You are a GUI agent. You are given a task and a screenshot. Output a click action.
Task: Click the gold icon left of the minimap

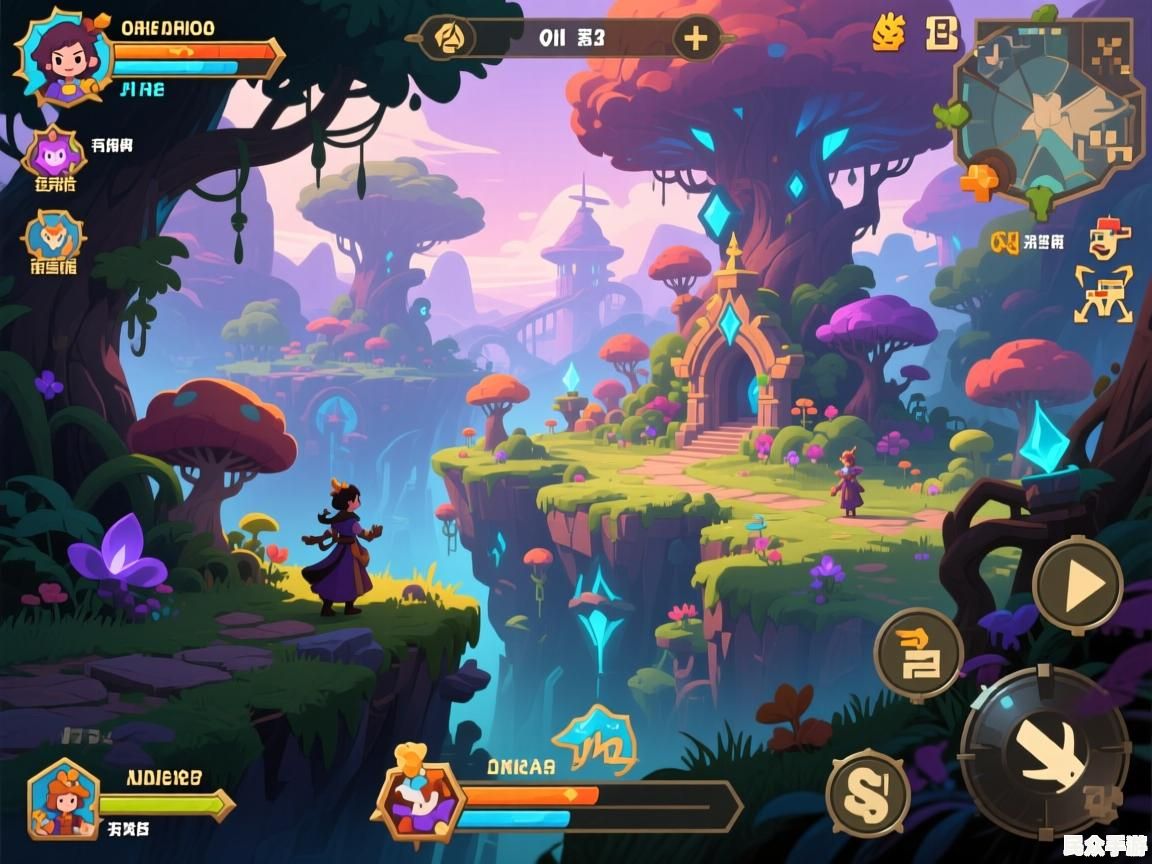(887, 33)
